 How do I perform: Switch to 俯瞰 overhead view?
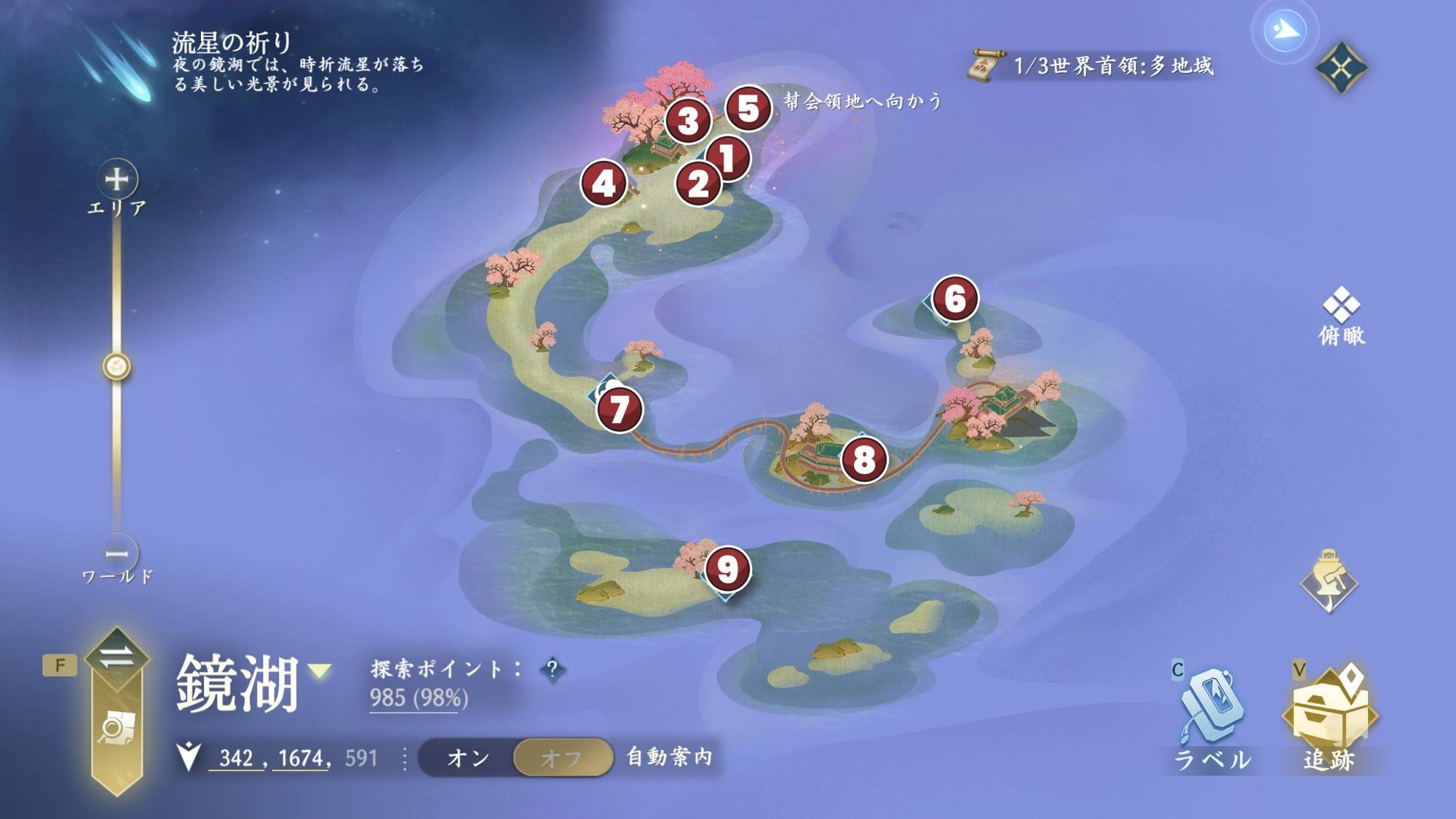coord(1342,315)
